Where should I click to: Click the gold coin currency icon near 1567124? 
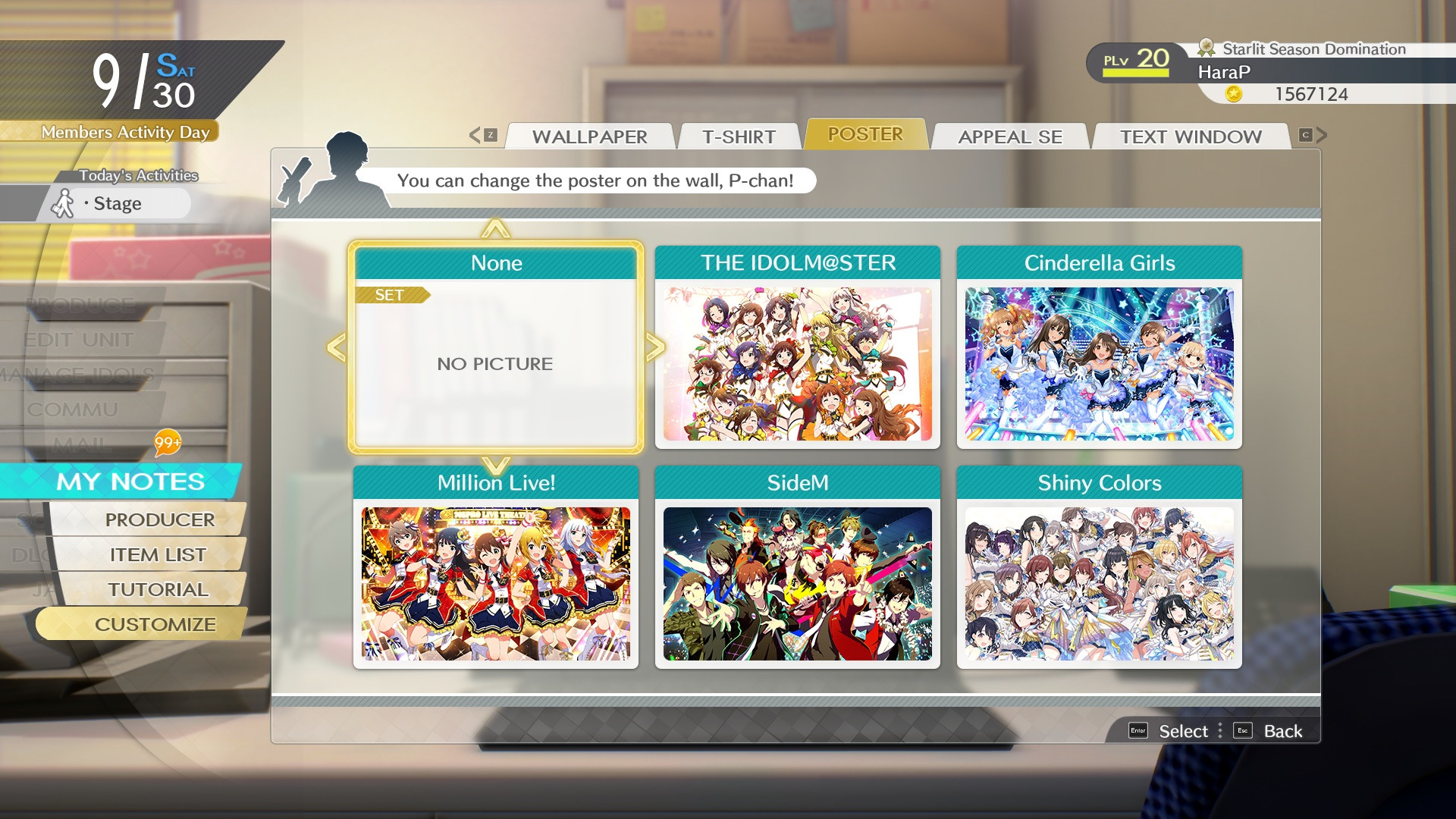click(1234, 94)
